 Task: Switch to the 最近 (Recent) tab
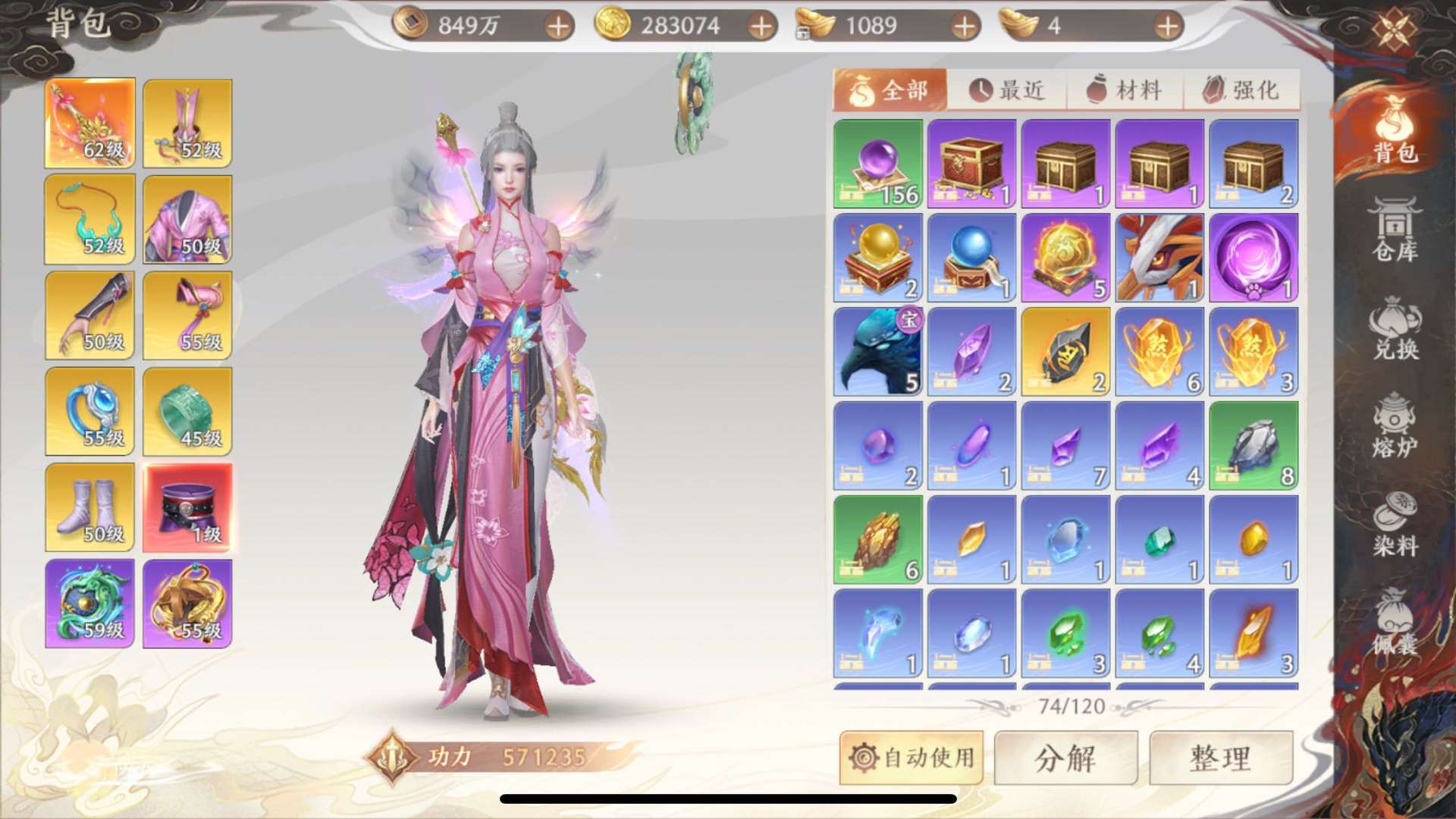point(1007,90)
